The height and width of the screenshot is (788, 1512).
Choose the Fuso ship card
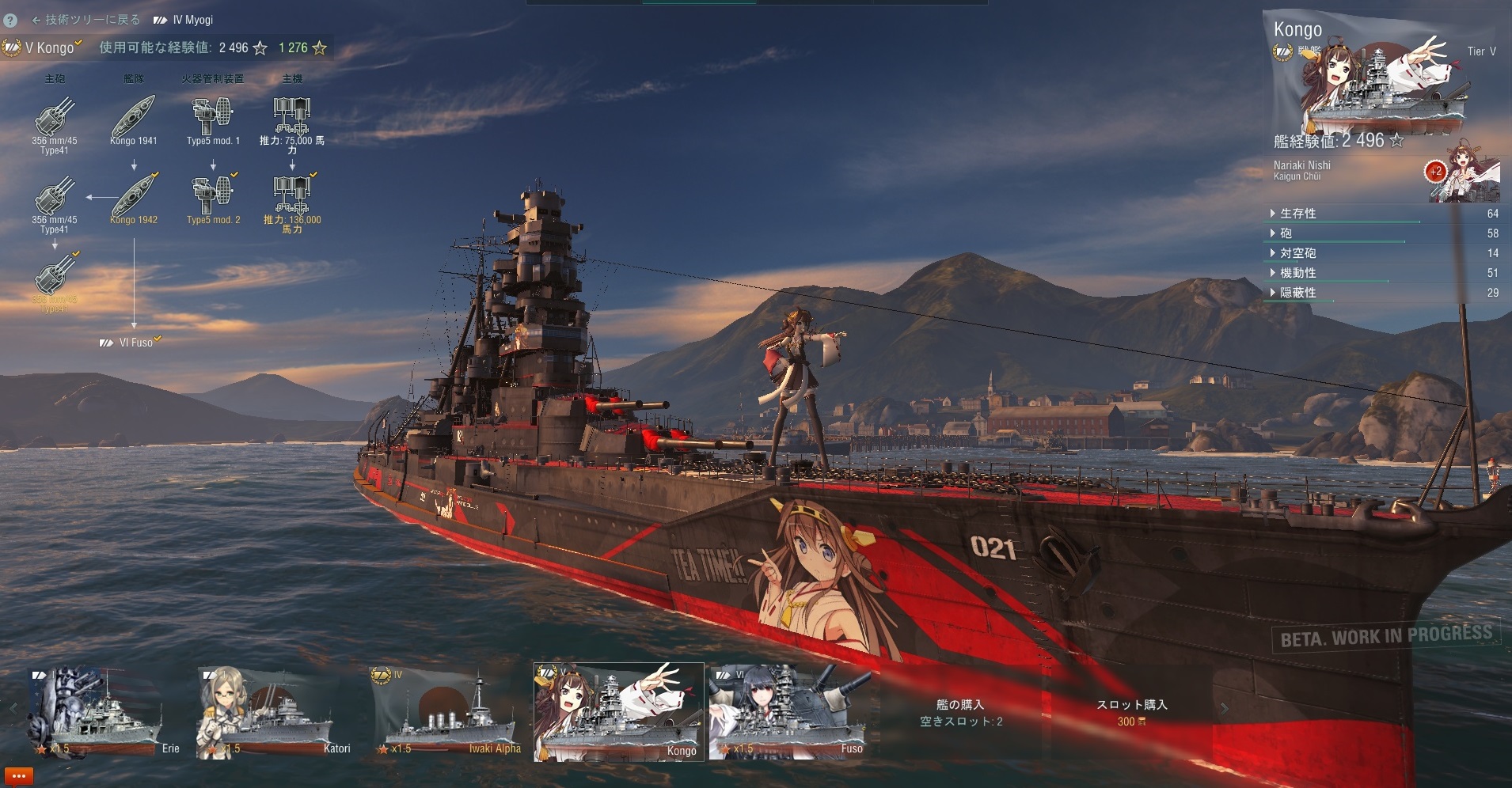(x=790, y=712)
